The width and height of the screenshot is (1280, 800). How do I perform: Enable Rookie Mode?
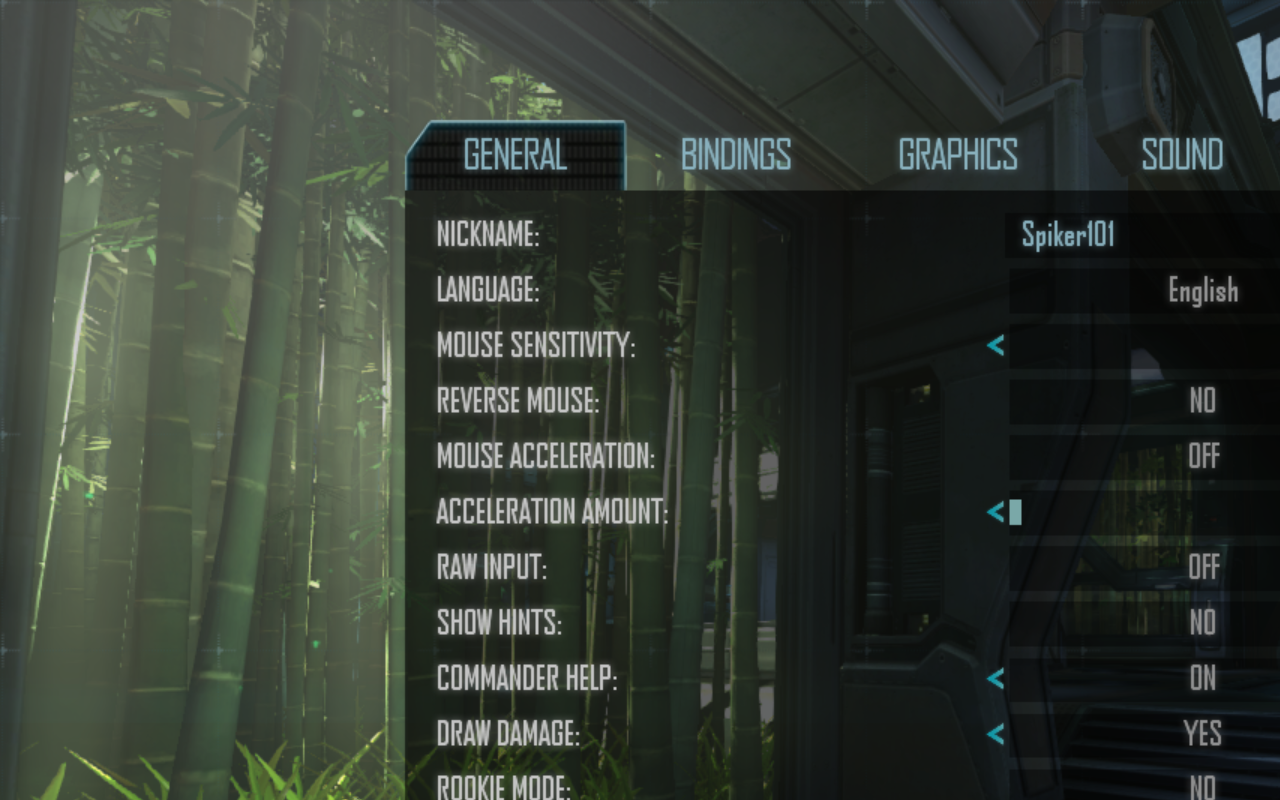[1203, 789]
